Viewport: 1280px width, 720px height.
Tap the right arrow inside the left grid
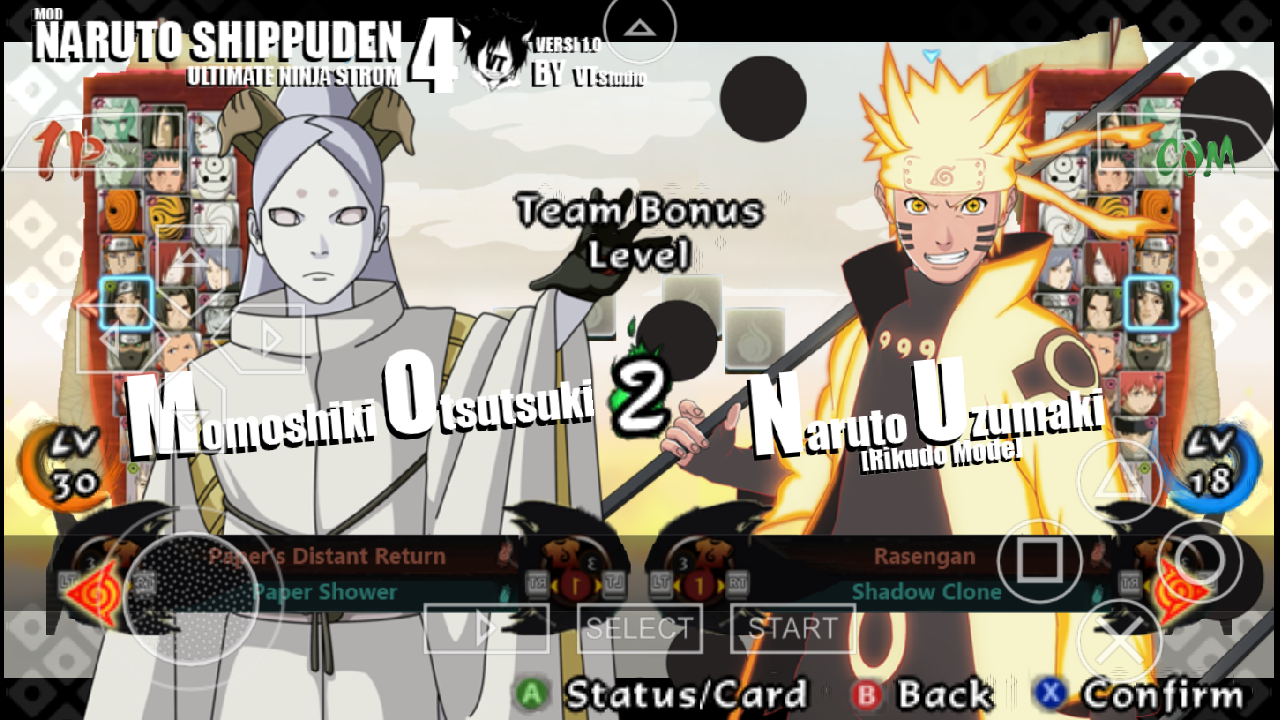[x=271, y=338]
